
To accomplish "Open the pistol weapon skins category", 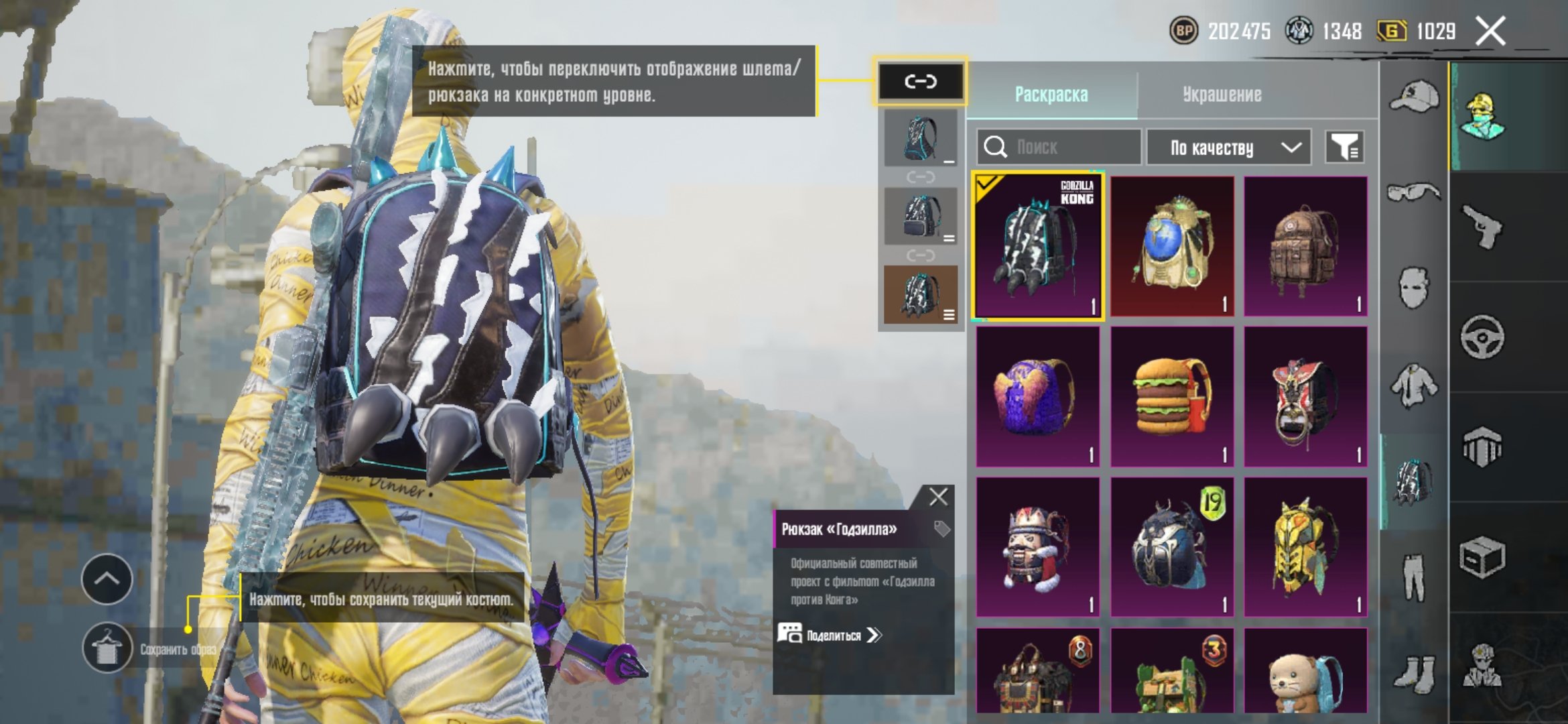I will point(1482,227).
